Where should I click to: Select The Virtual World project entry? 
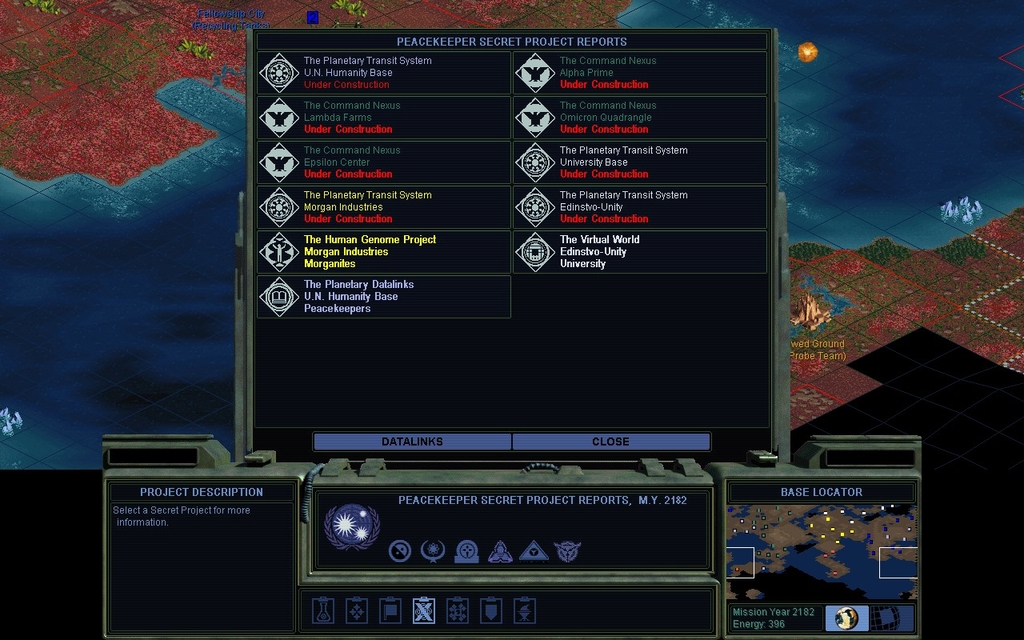[640, 252]
